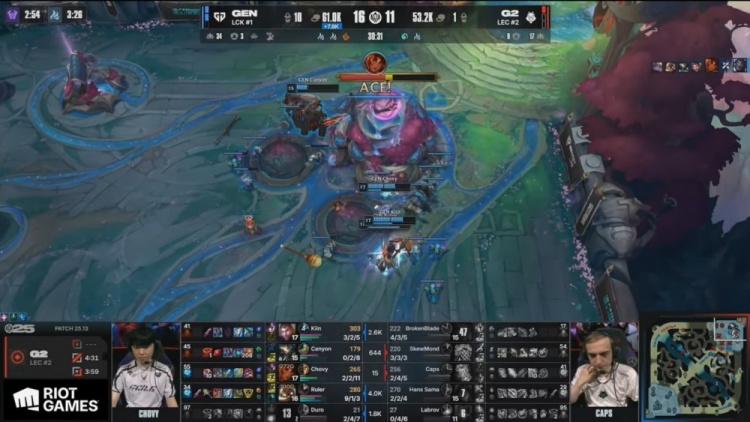Select Chovy's player webcam feed
Image resolution: width=750 pixels, height=422 pixels.
click(x=145, y=369)
